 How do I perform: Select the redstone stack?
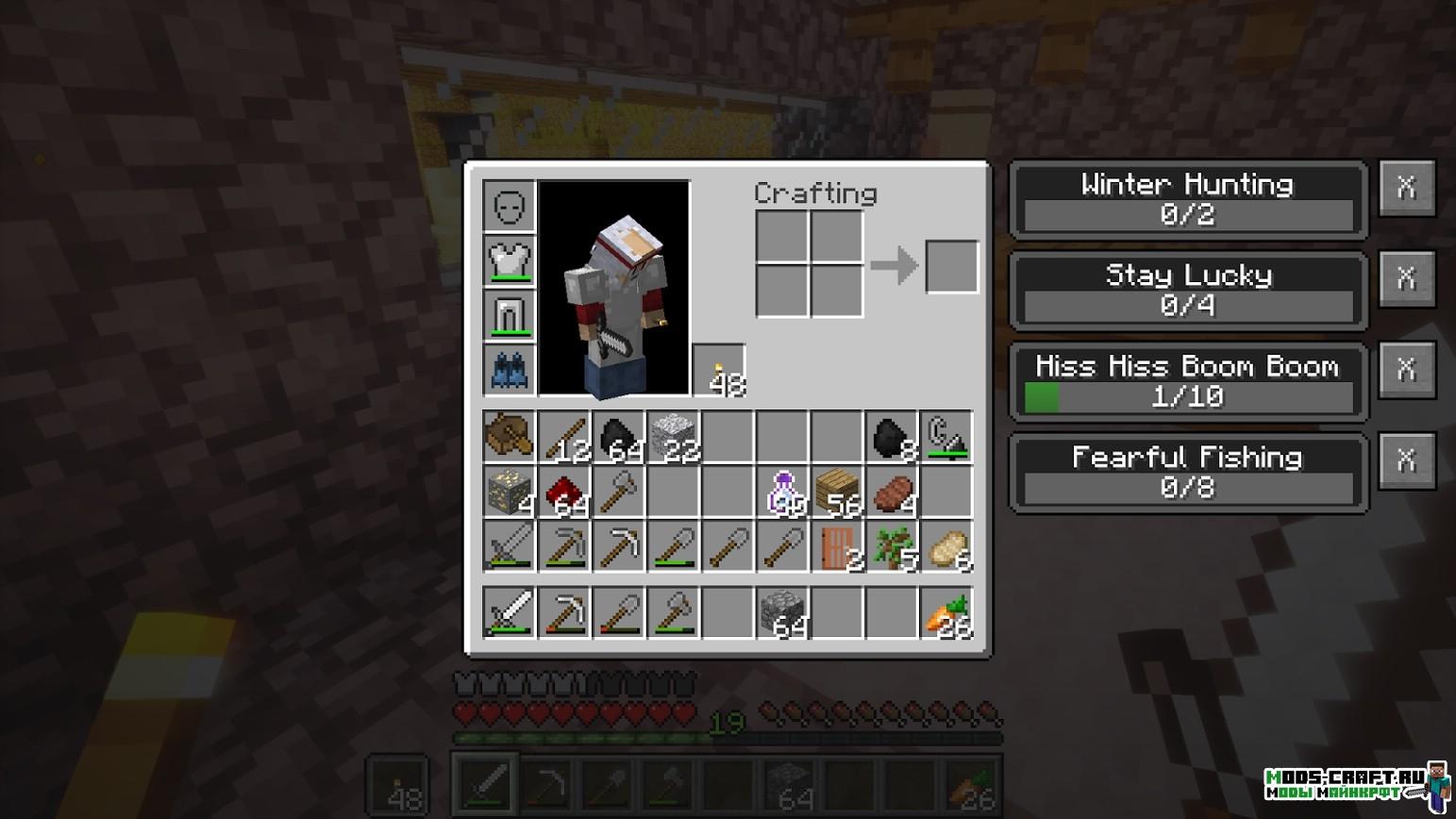click(564, 492)
